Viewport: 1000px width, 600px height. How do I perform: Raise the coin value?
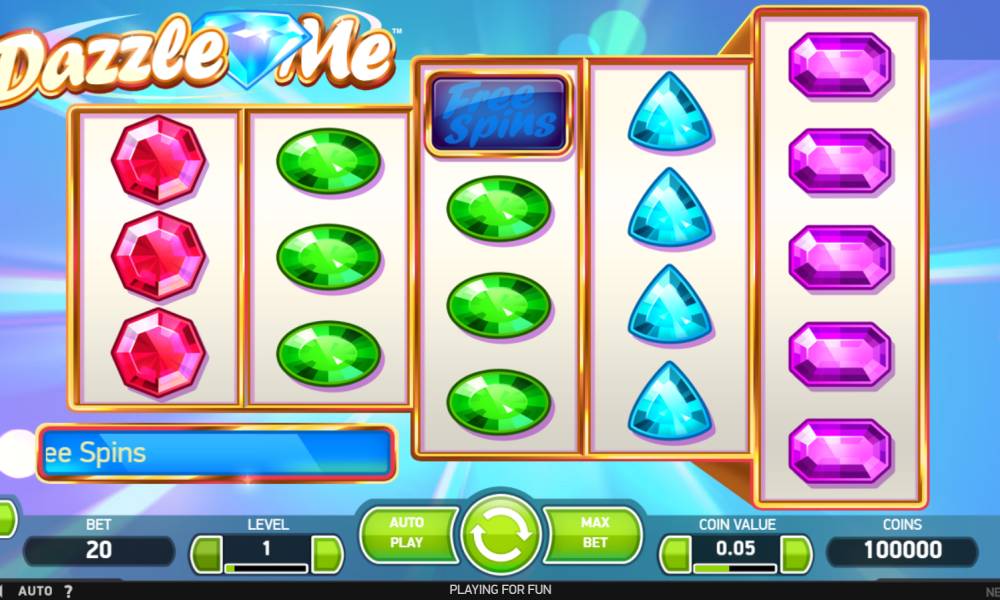click(x=795, y=553)
